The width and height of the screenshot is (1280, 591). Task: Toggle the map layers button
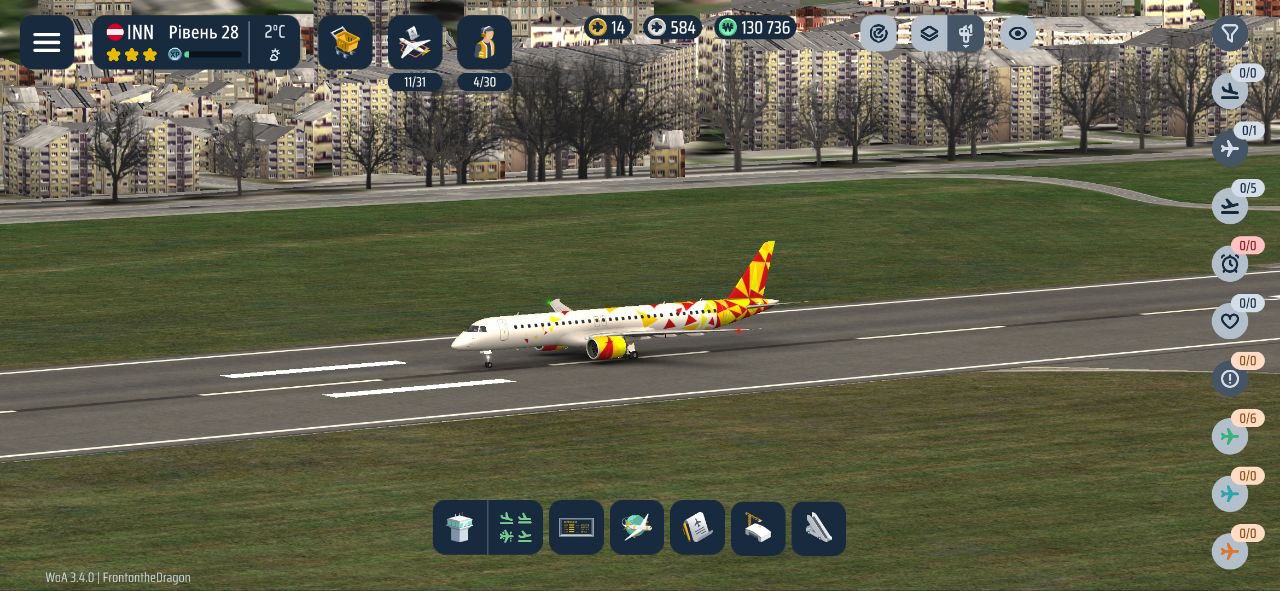929,34
